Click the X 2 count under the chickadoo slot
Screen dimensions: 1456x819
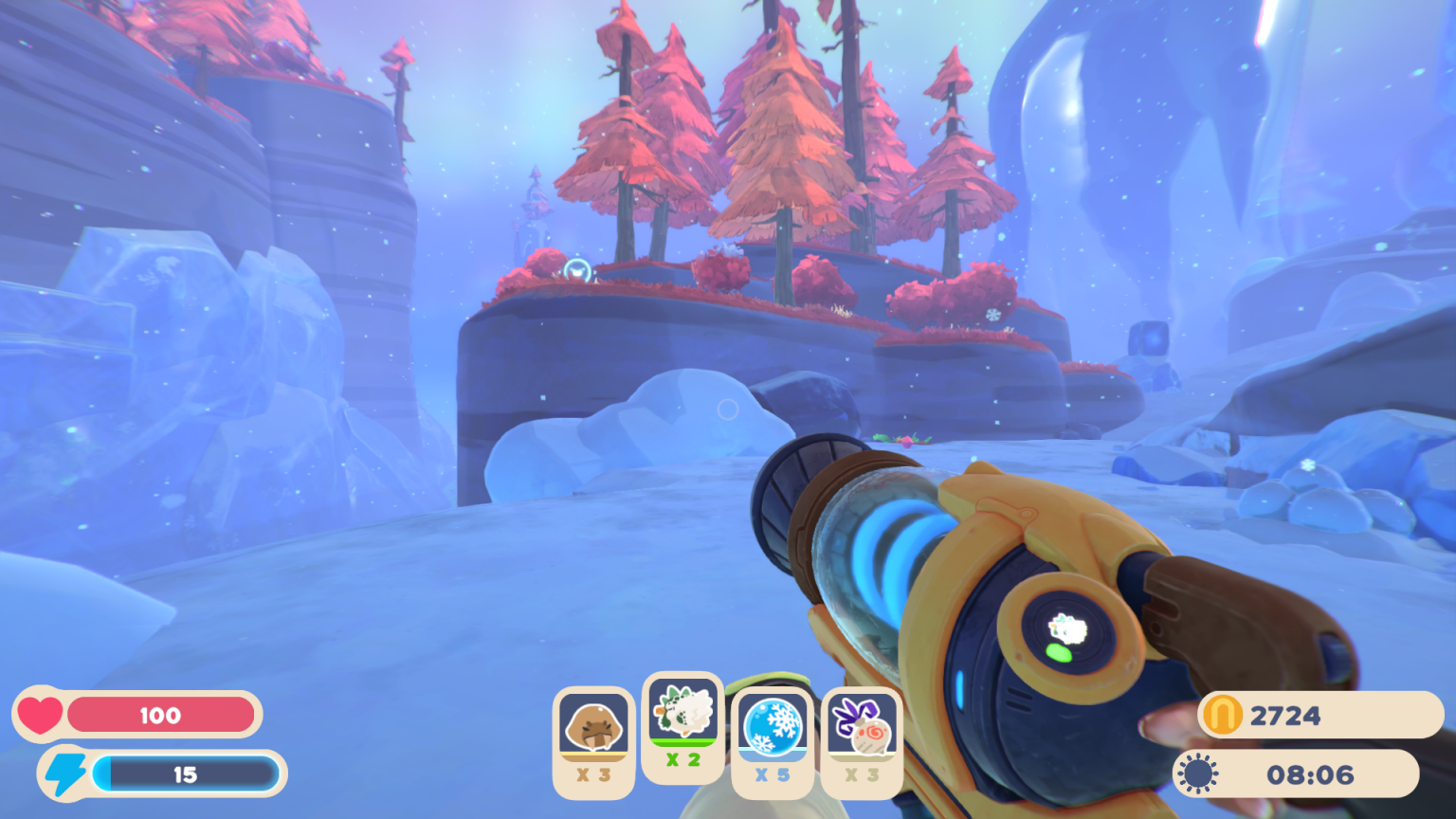(x=682, y=759)
